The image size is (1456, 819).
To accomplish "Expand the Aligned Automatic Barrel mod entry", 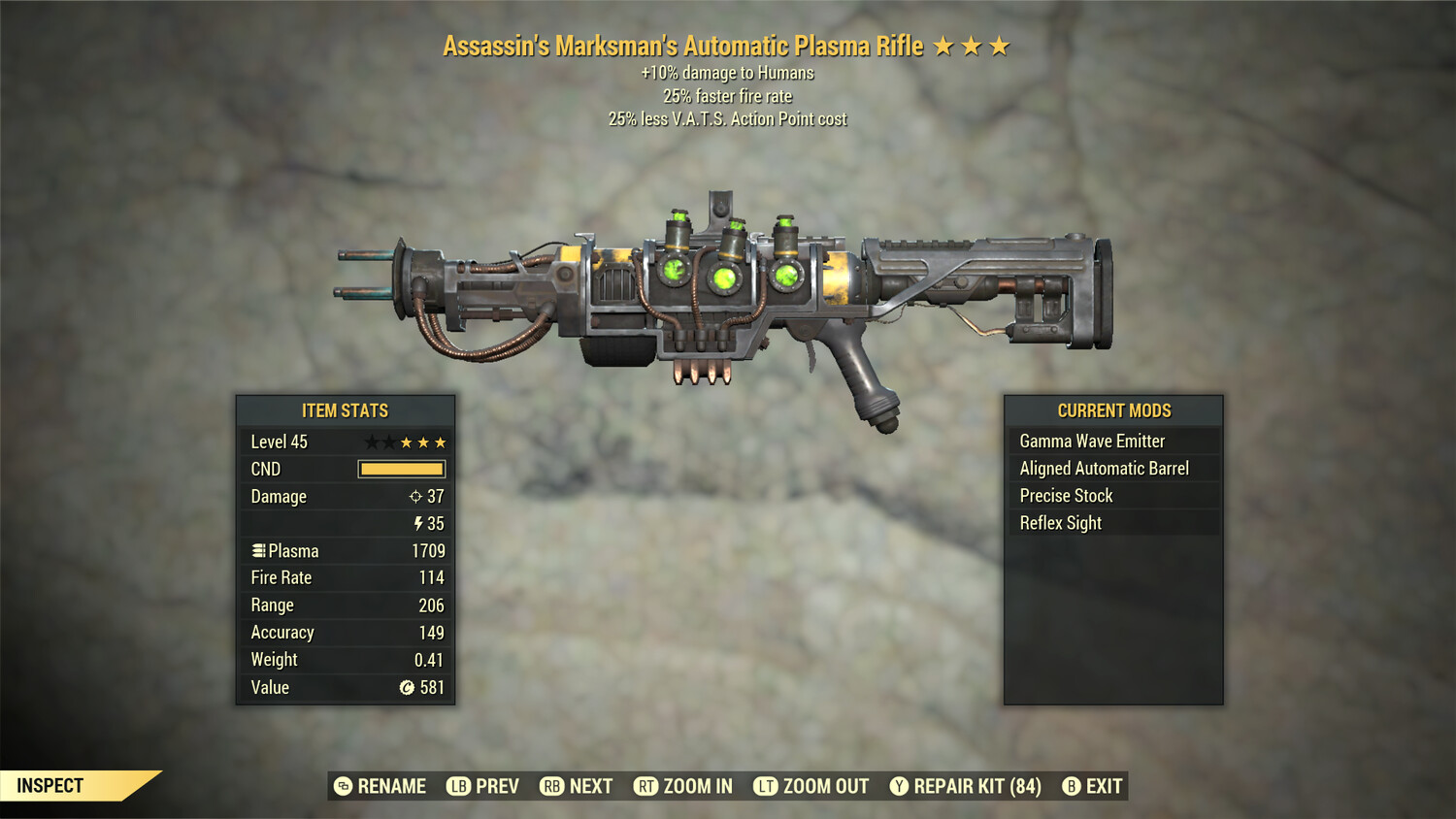I will [x=1104, y=468].
